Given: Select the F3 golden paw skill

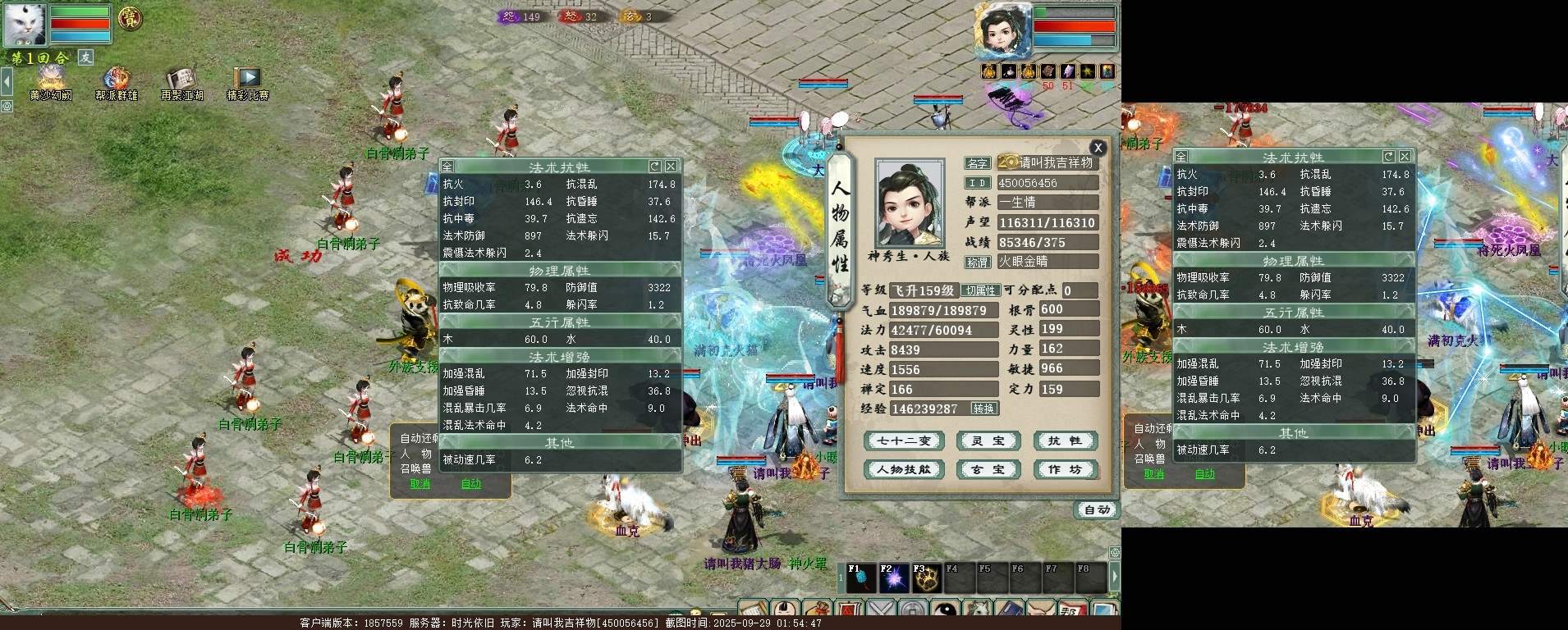Looking at the screenshot, I should [x=927, y=578].
